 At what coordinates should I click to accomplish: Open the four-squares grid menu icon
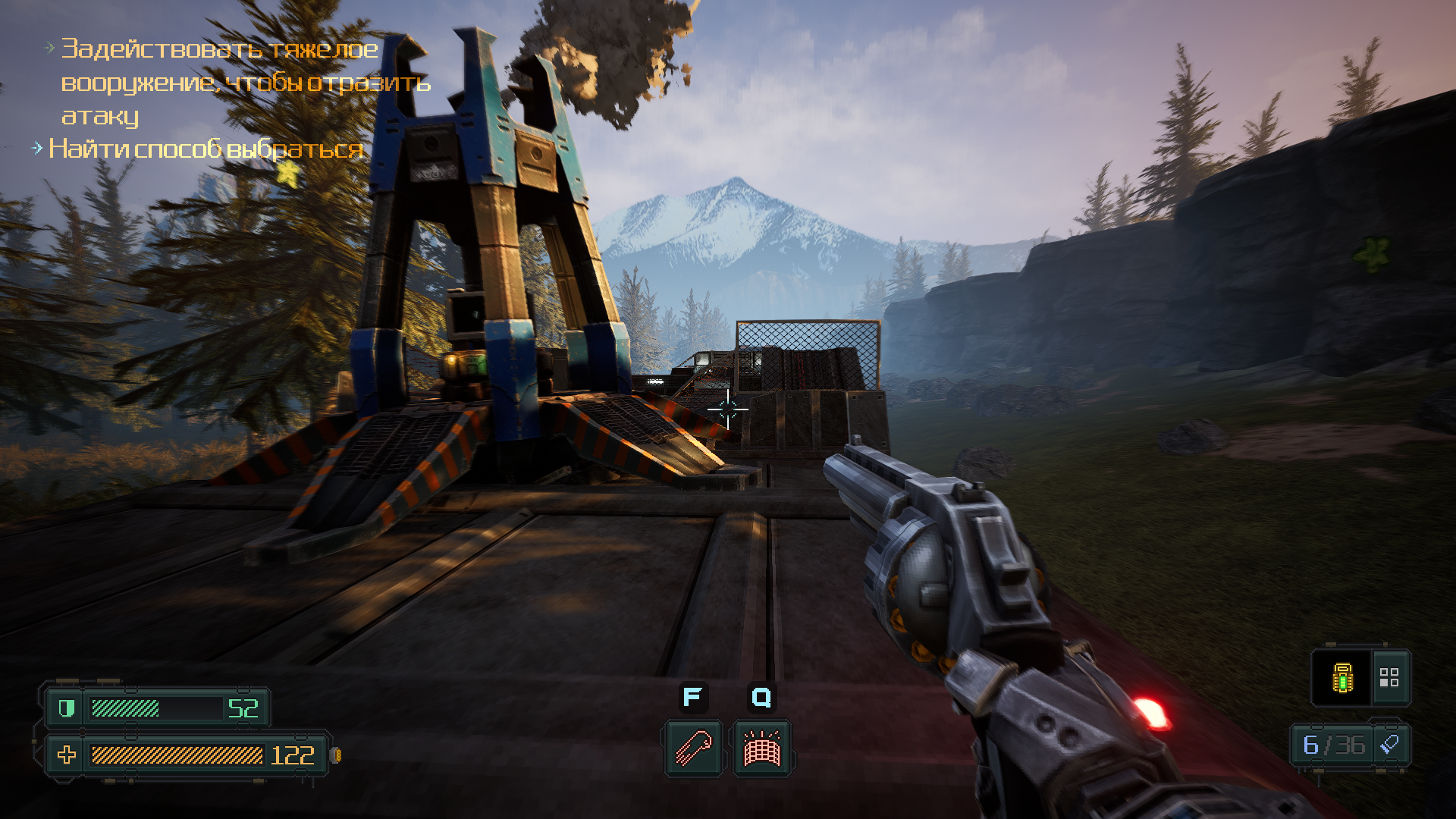coord(1389,677)
